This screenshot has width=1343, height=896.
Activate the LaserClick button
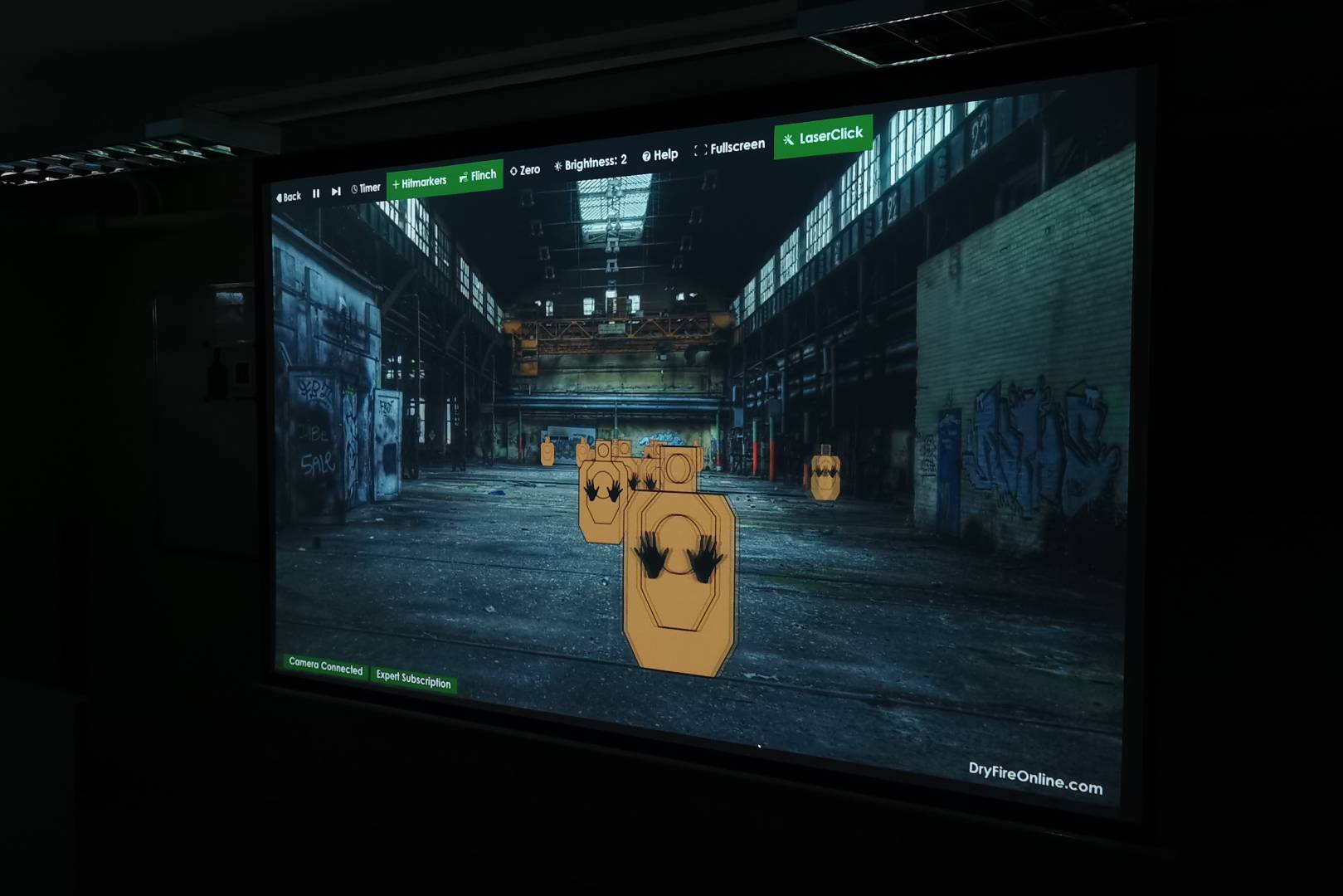(823, 136)
